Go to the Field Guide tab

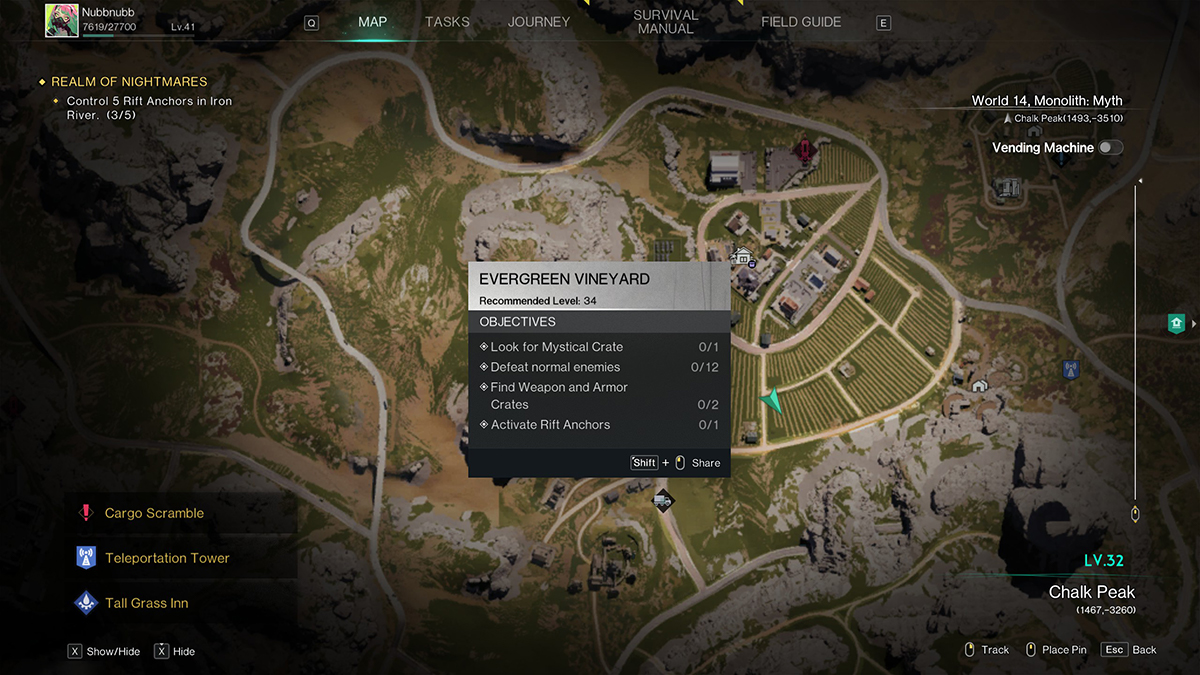(801, 22)
